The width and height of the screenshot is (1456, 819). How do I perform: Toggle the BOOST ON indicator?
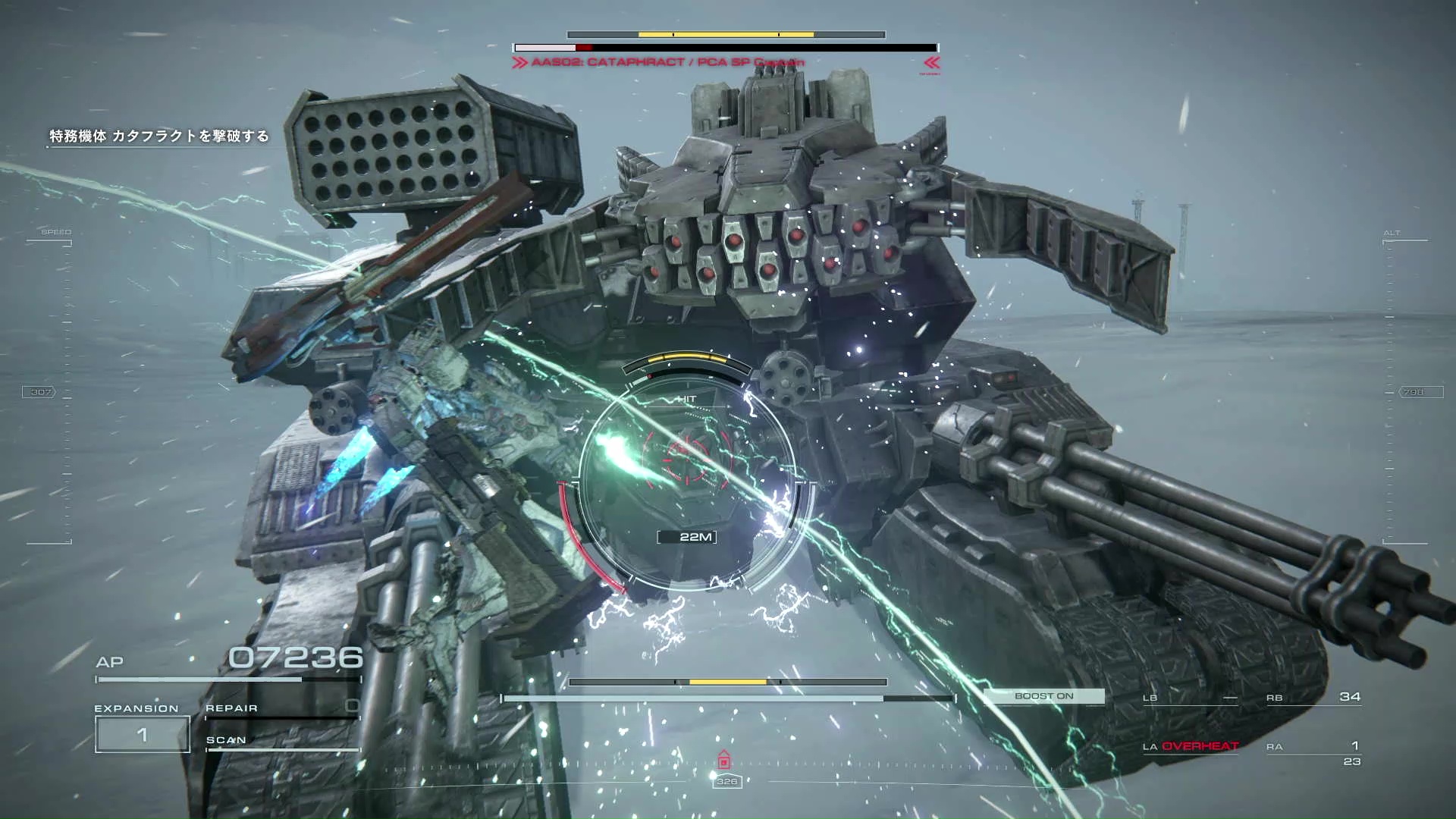[x=1043, y=696]
